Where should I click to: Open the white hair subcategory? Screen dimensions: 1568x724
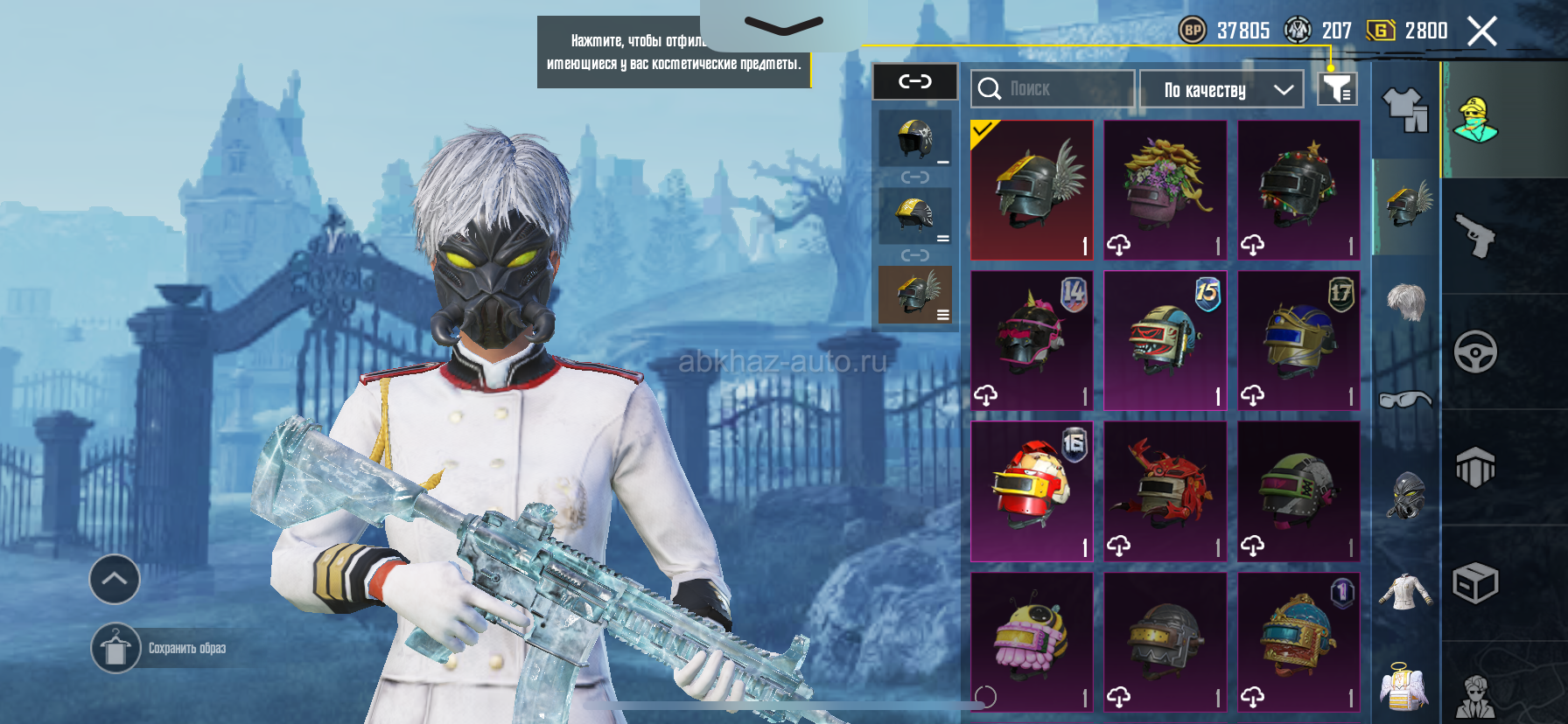tap(1405, 303)
